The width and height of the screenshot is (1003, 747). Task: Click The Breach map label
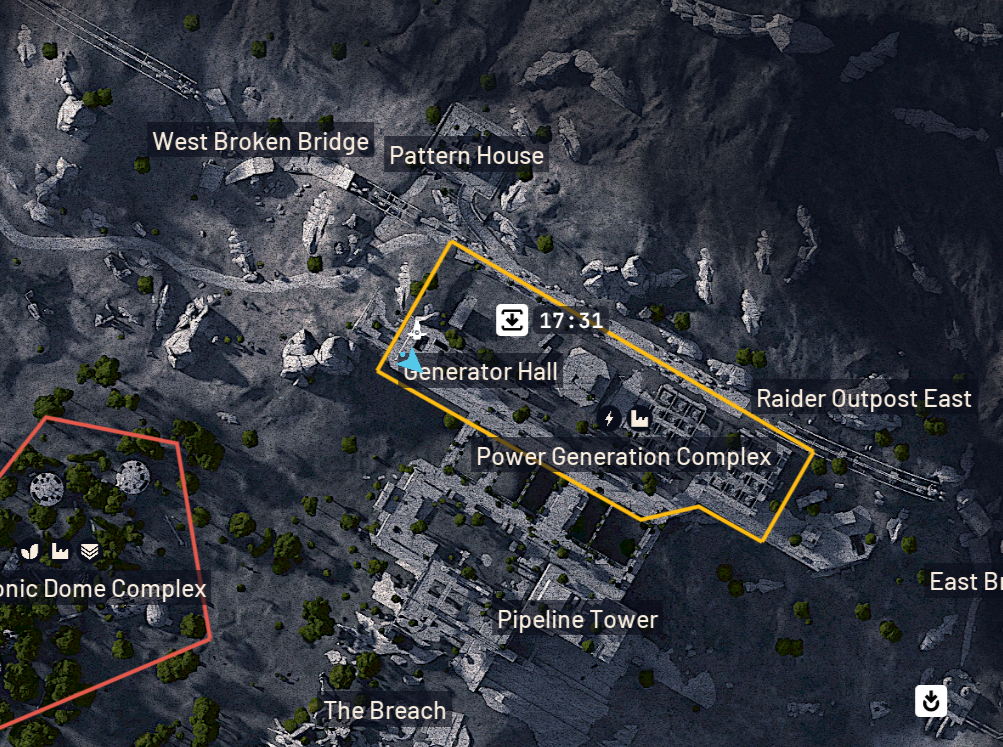click(384, 711)
